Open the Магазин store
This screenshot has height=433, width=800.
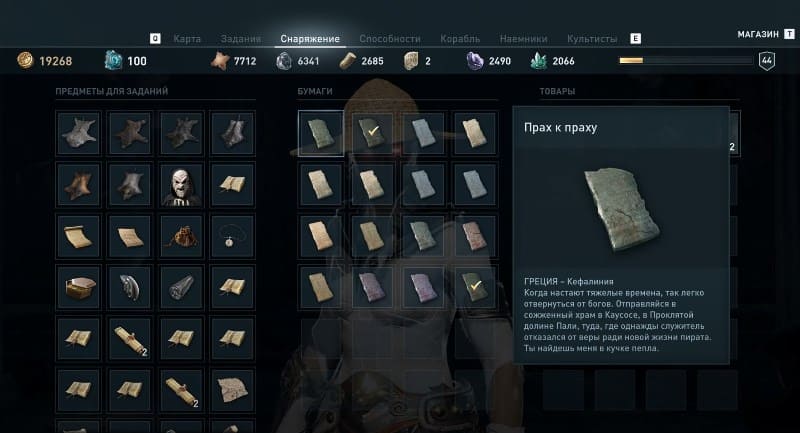[757, 33]
